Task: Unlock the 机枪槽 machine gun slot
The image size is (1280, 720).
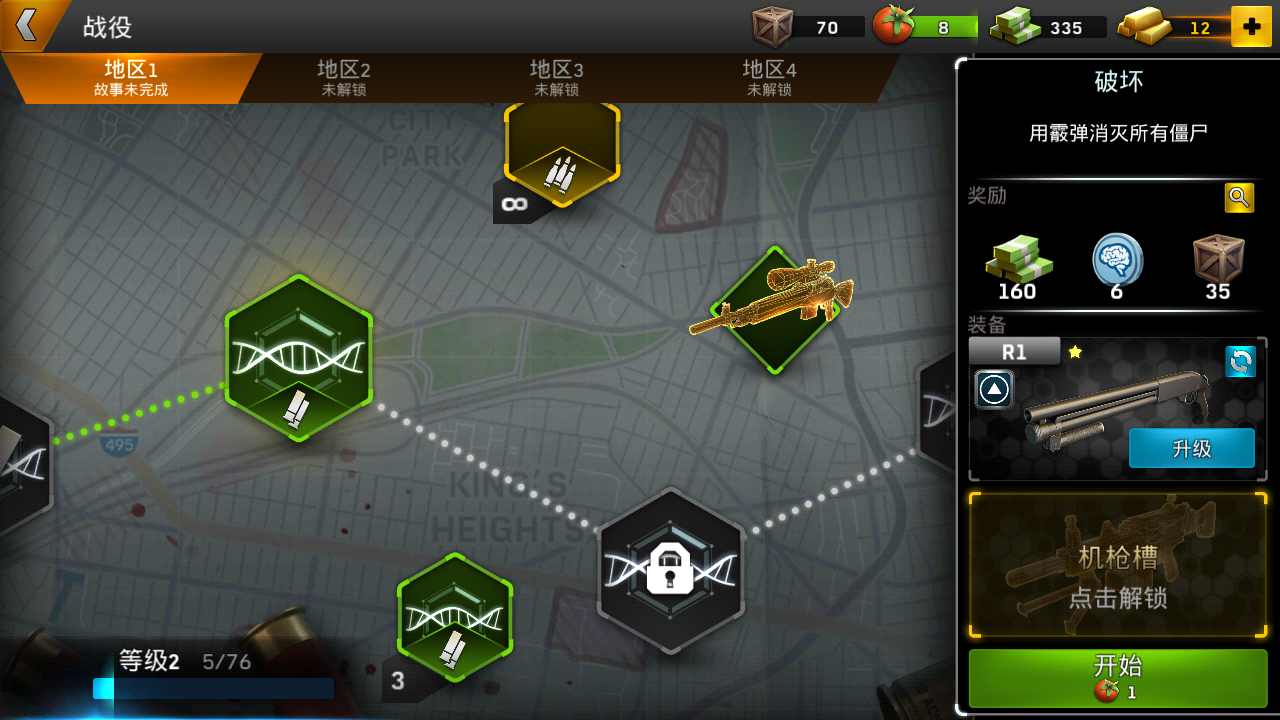Action: [1118, 565]
